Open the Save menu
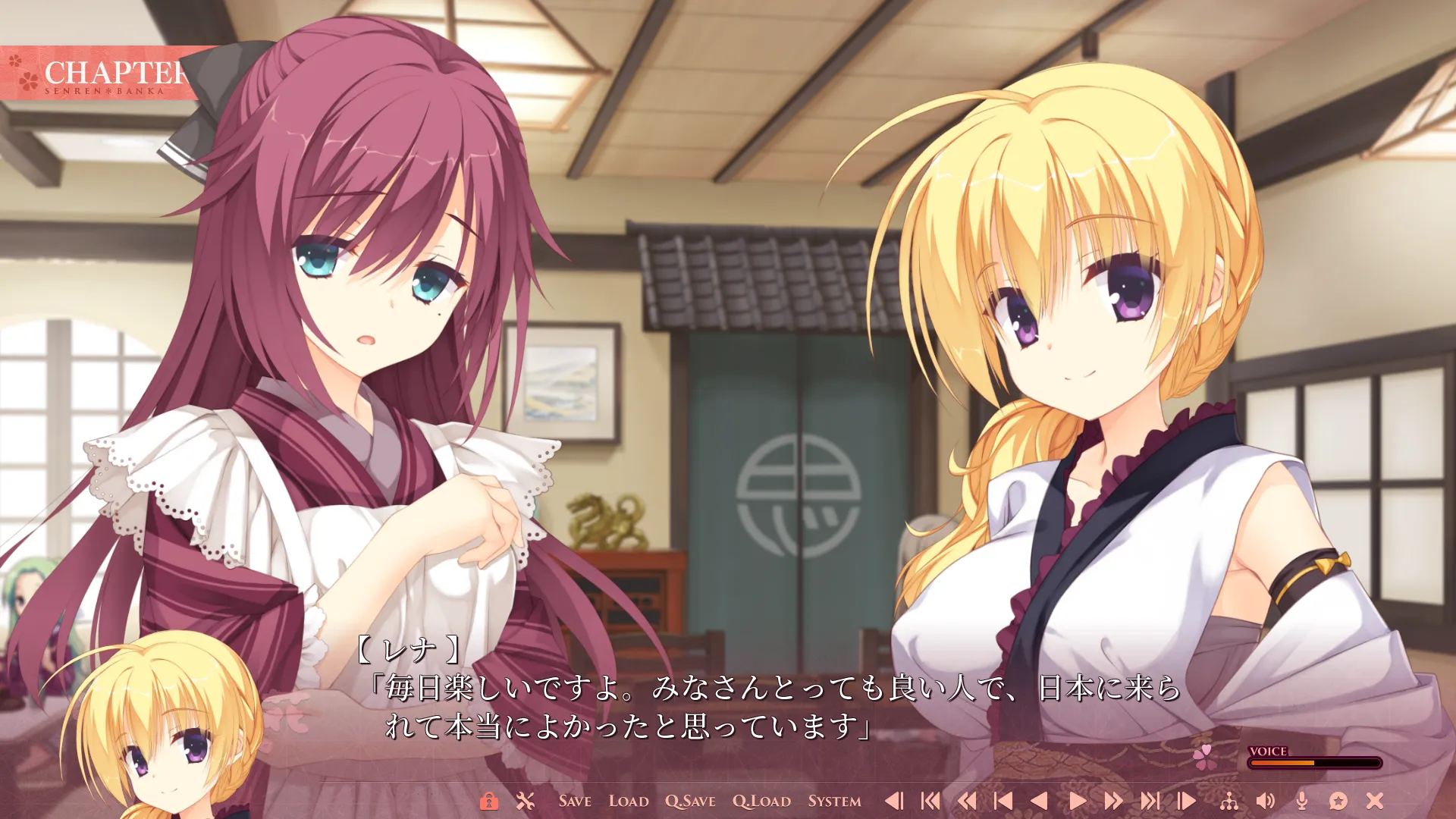This screenshot has width=1456, height=819. coord(575,801)
